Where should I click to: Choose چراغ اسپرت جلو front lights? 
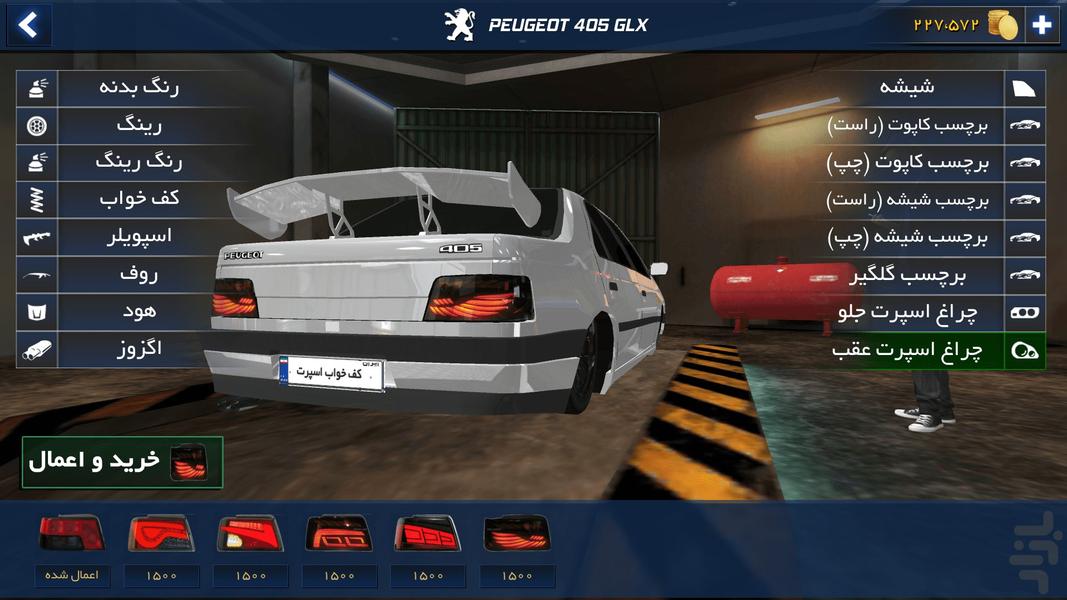tap(907, 312)
